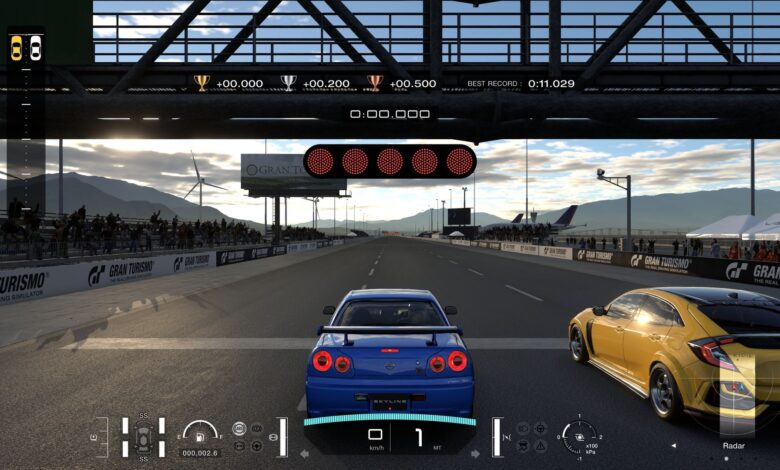Click the turbo boost pressure gauge
The height and width of the screenshot is (470, 780).
[x=577, y=436]
